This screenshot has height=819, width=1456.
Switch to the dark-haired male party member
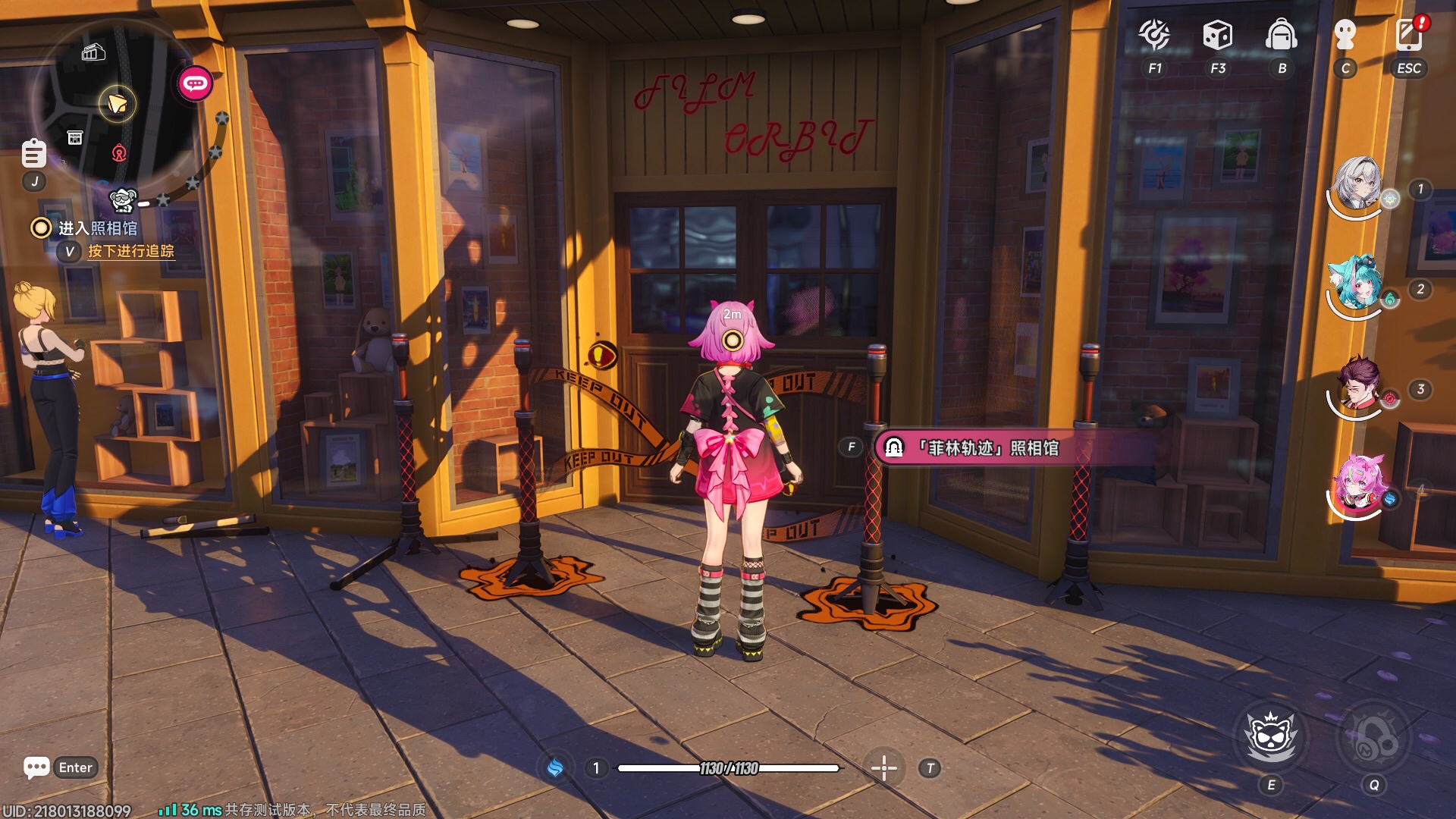tap(1357, 383)
